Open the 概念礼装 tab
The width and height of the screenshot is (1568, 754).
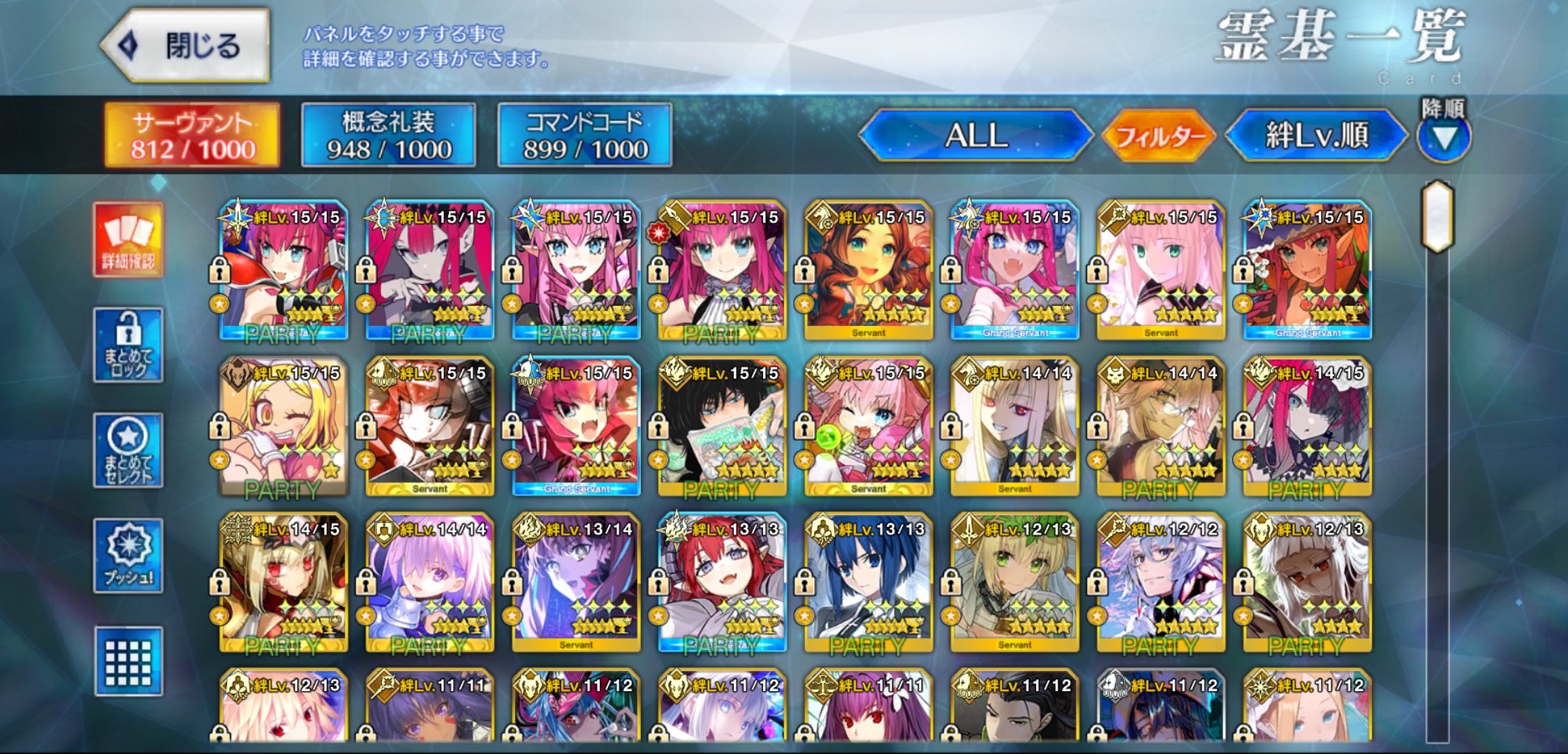click(x=389, y=135)
